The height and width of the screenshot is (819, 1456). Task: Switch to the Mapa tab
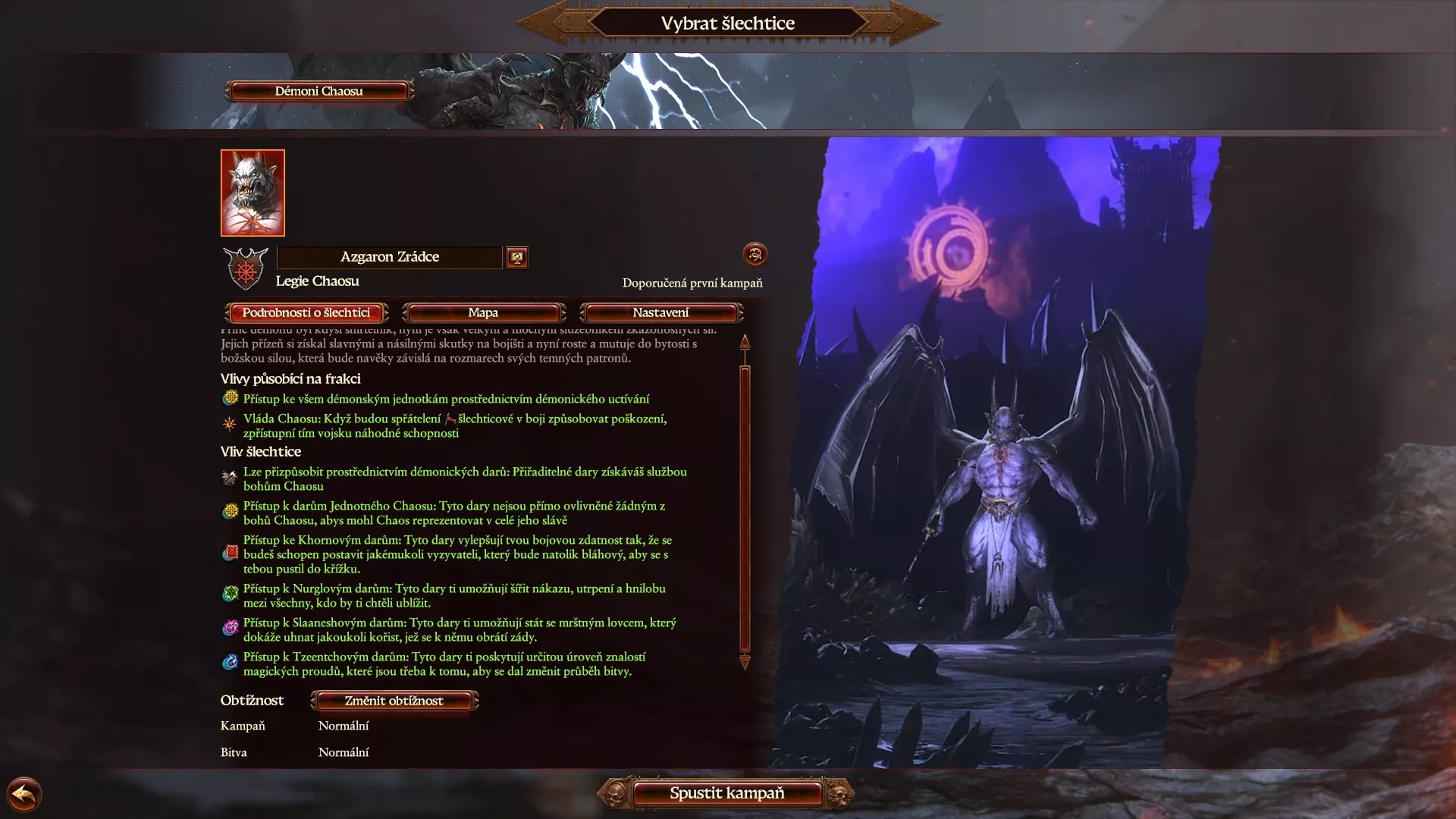(x=483, y=312)
